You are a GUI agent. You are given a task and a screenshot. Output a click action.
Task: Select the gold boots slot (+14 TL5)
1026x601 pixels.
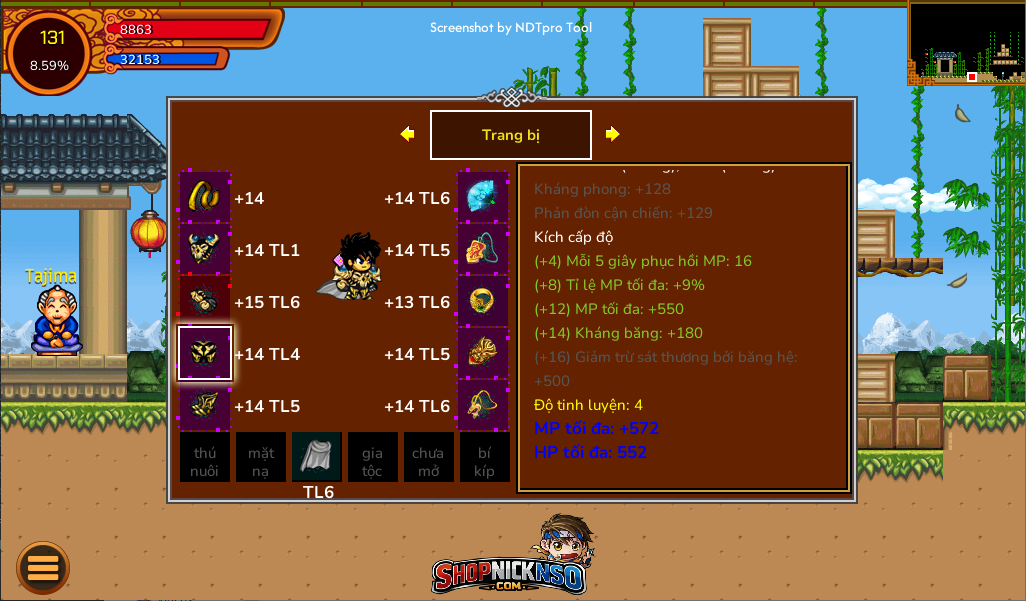point(205,405)
